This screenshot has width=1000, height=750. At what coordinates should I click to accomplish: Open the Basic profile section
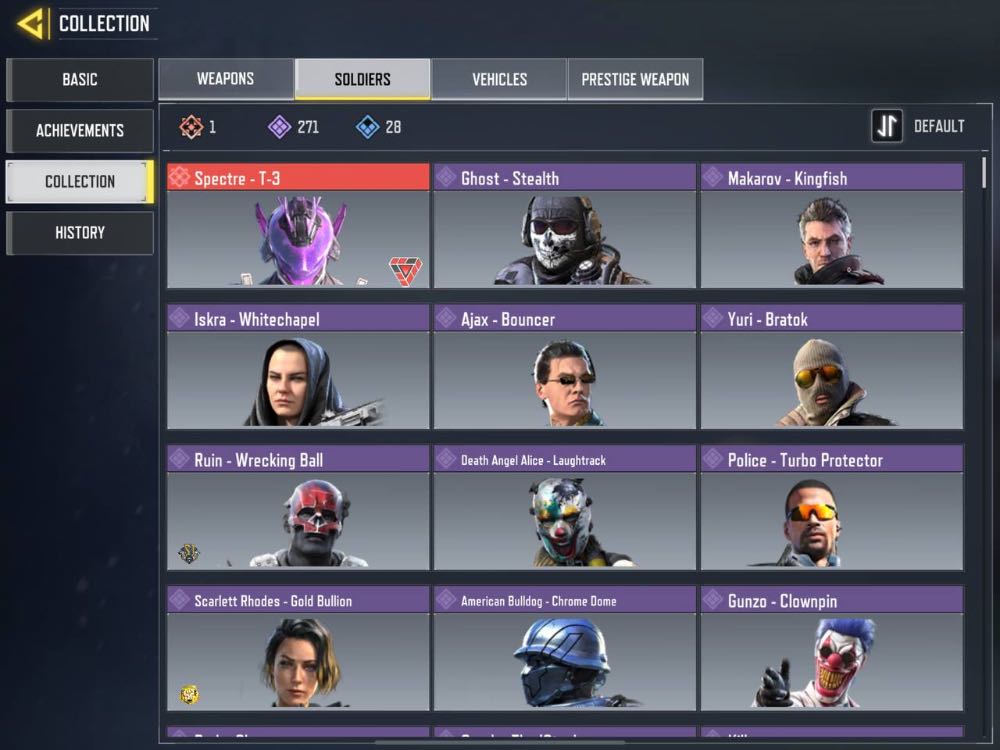[80, 80]
